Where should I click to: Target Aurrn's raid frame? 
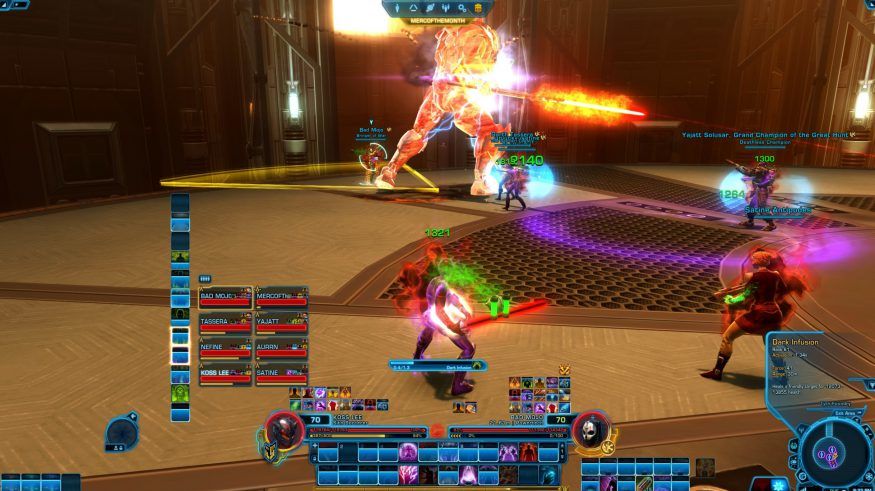pos(281,349)
